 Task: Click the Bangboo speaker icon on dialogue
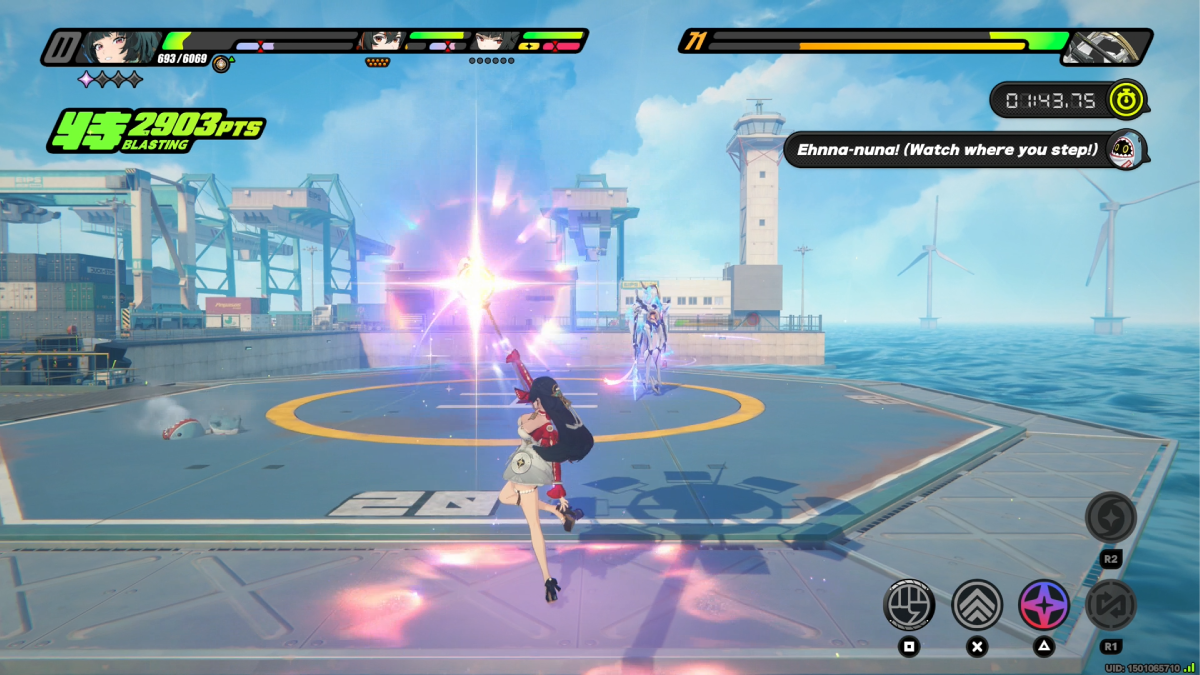point(1125,150)
